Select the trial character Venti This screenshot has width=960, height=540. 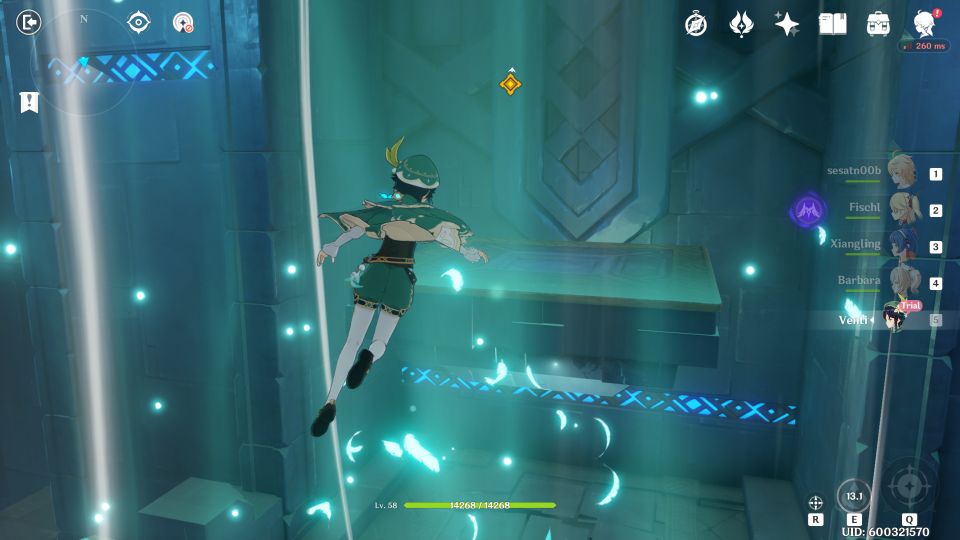(895, 319)
